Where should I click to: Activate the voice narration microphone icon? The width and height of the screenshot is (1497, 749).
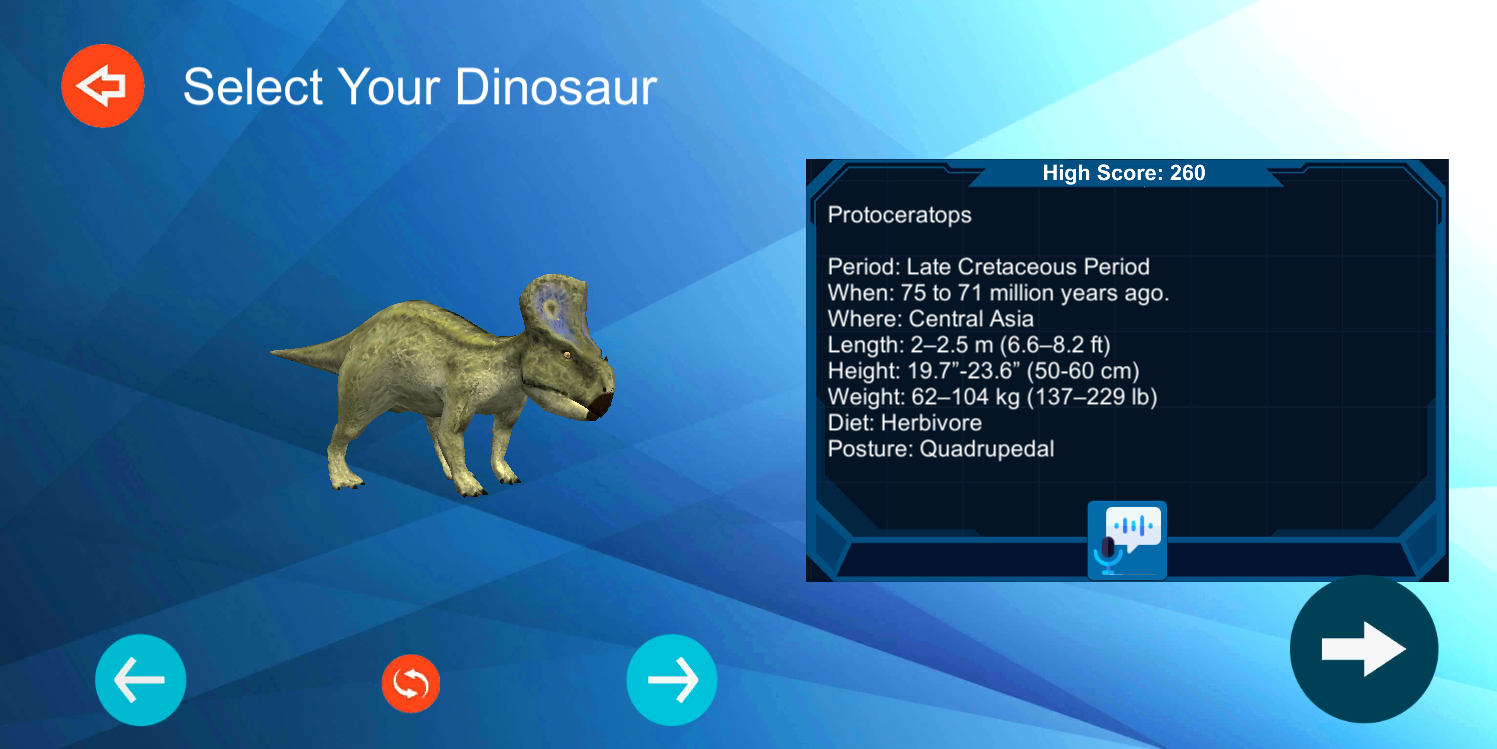[1126, 540]
